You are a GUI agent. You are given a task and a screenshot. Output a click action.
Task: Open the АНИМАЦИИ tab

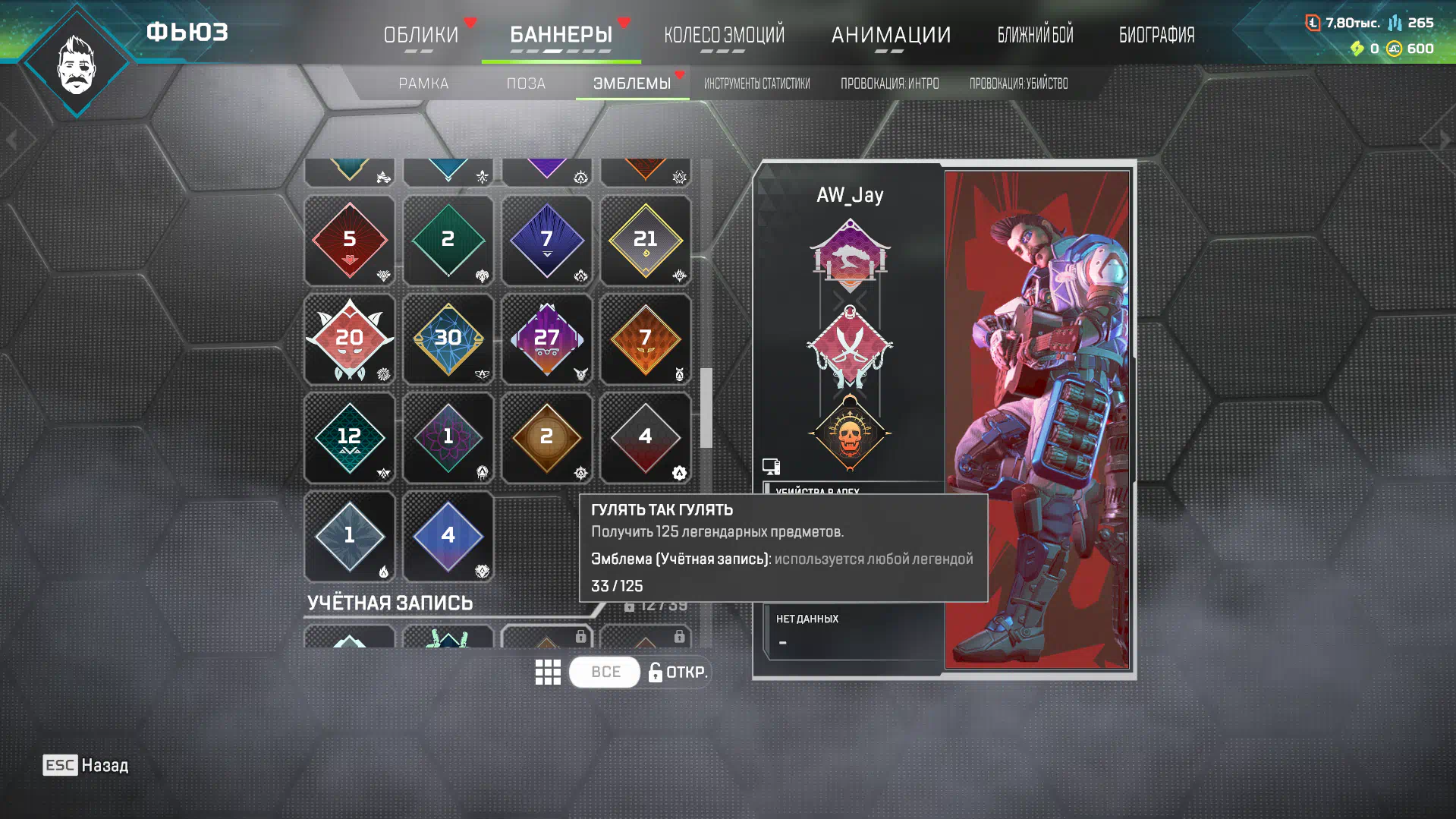click(x=891, y=35)
